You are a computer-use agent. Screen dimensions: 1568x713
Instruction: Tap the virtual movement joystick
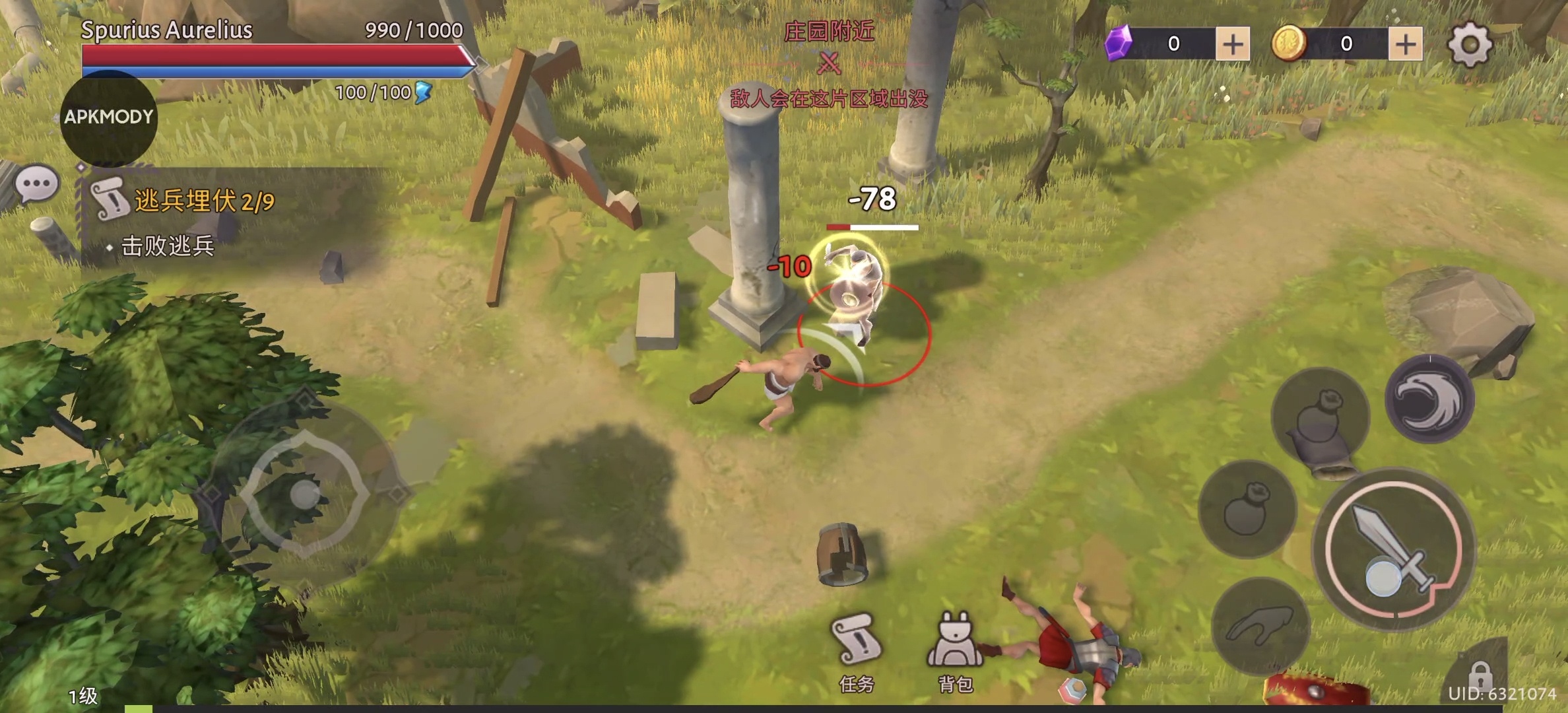click(x=304, y=494)
